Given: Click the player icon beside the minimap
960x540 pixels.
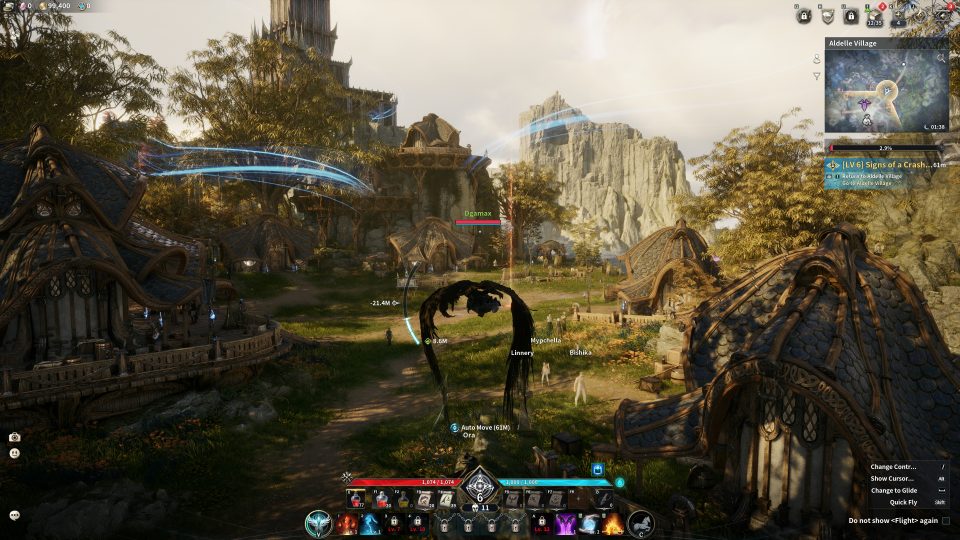Looking at the screenshot, I should click(817, 59).
